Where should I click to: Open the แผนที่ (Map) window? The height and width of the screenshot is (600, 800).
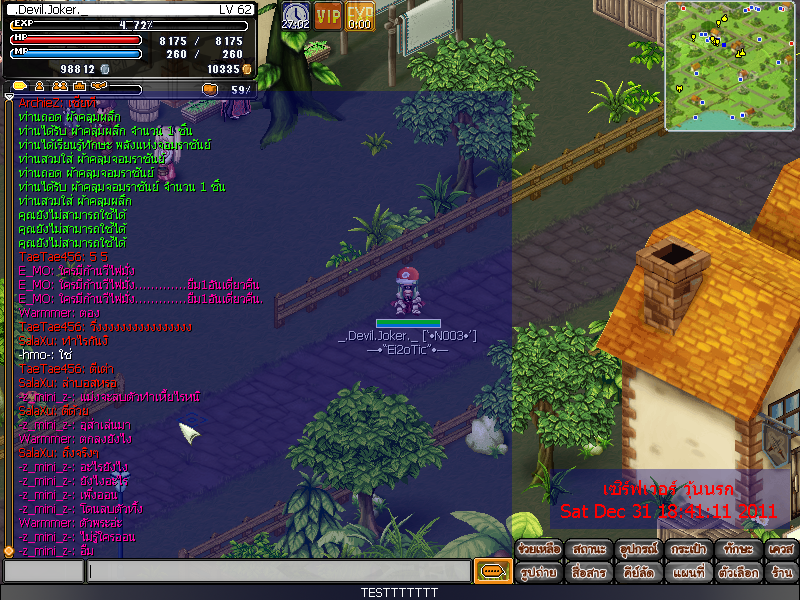[x=688, y=573]
